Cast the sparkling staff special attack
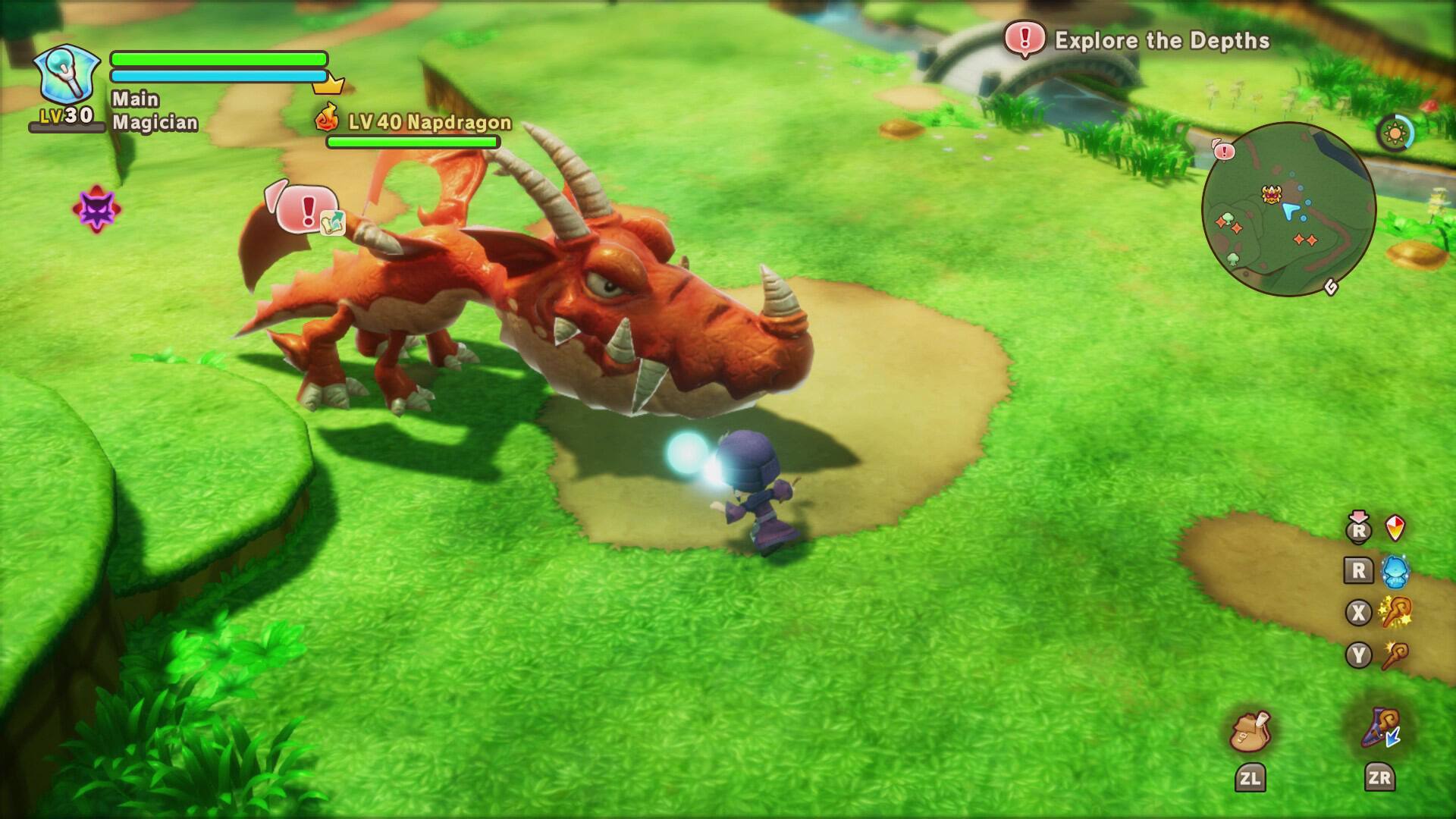1456x819 pixels. (x=1395, y=613)
